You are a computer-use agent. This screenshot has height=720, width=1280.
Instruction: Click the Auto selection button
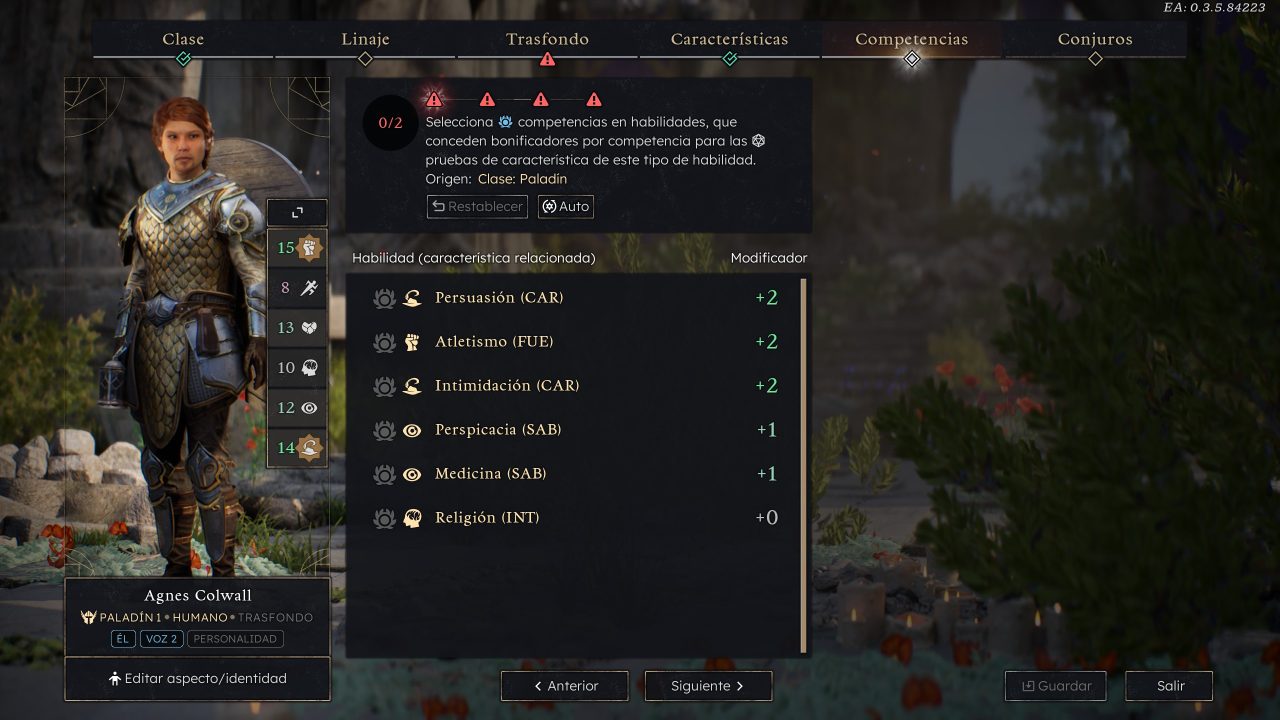566,207
